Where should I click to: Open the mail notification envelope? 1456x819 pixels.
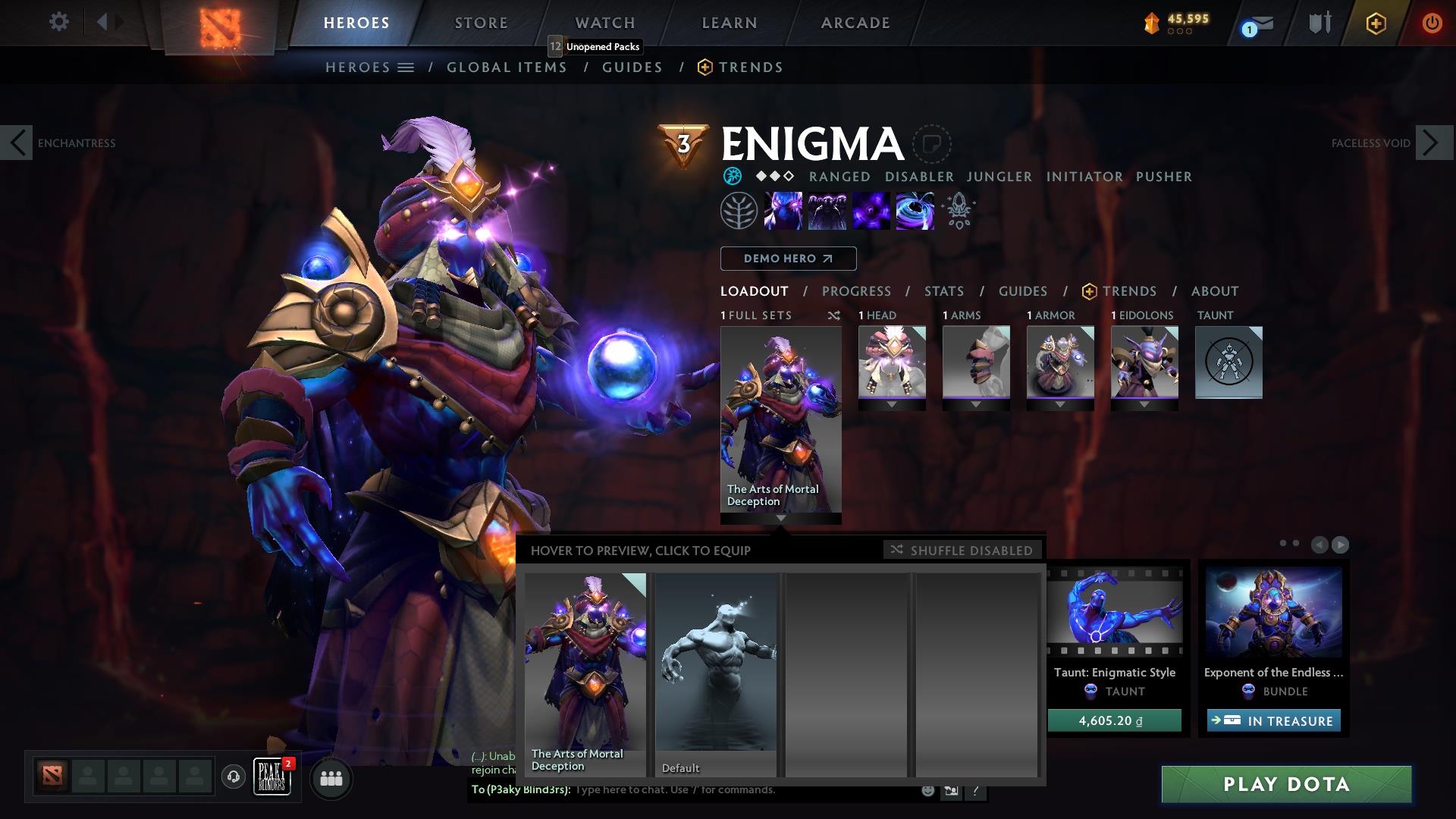click(1255, 23)
